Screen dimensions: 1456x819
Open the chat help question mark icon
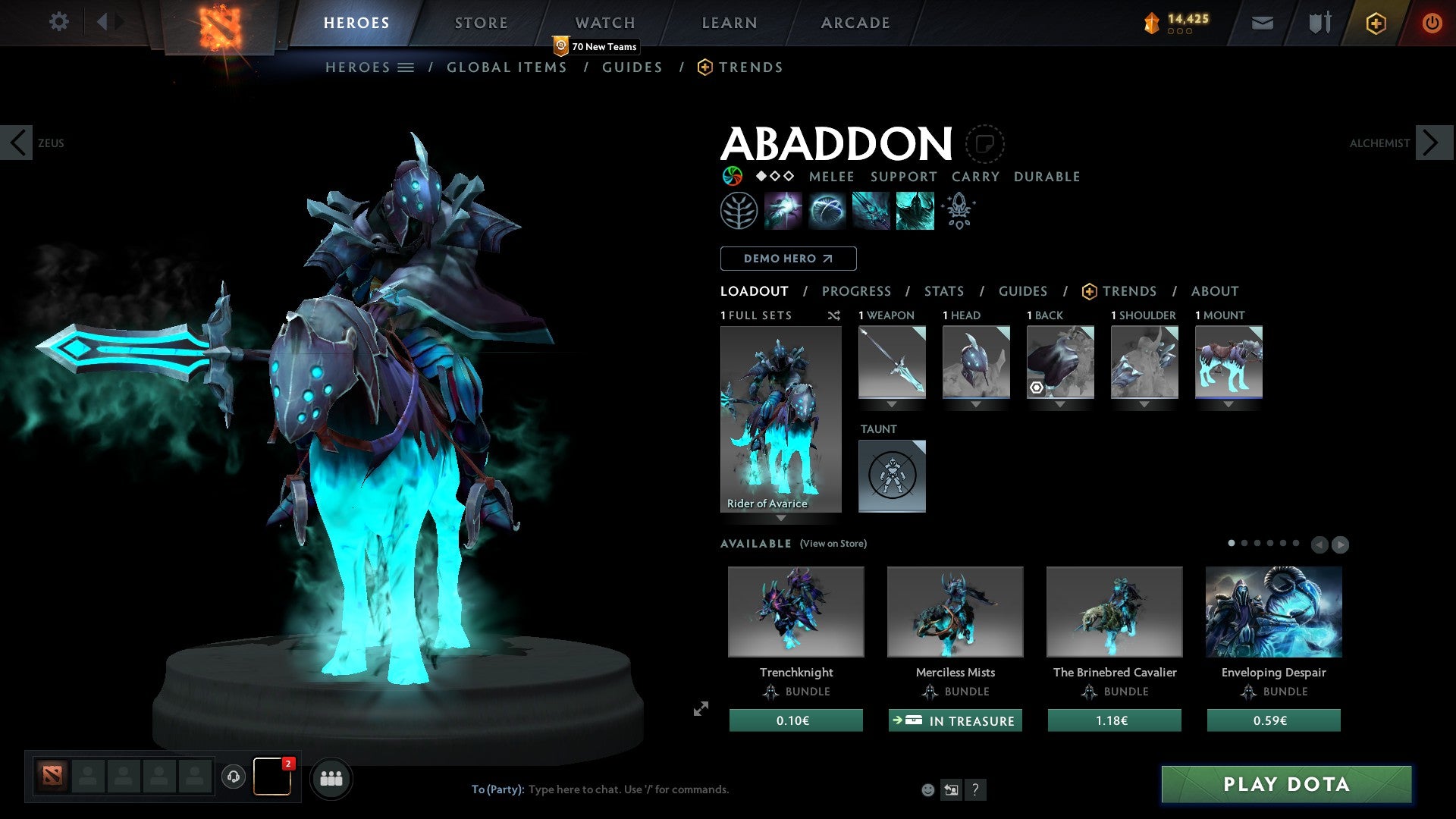click(x=975, y=790)
